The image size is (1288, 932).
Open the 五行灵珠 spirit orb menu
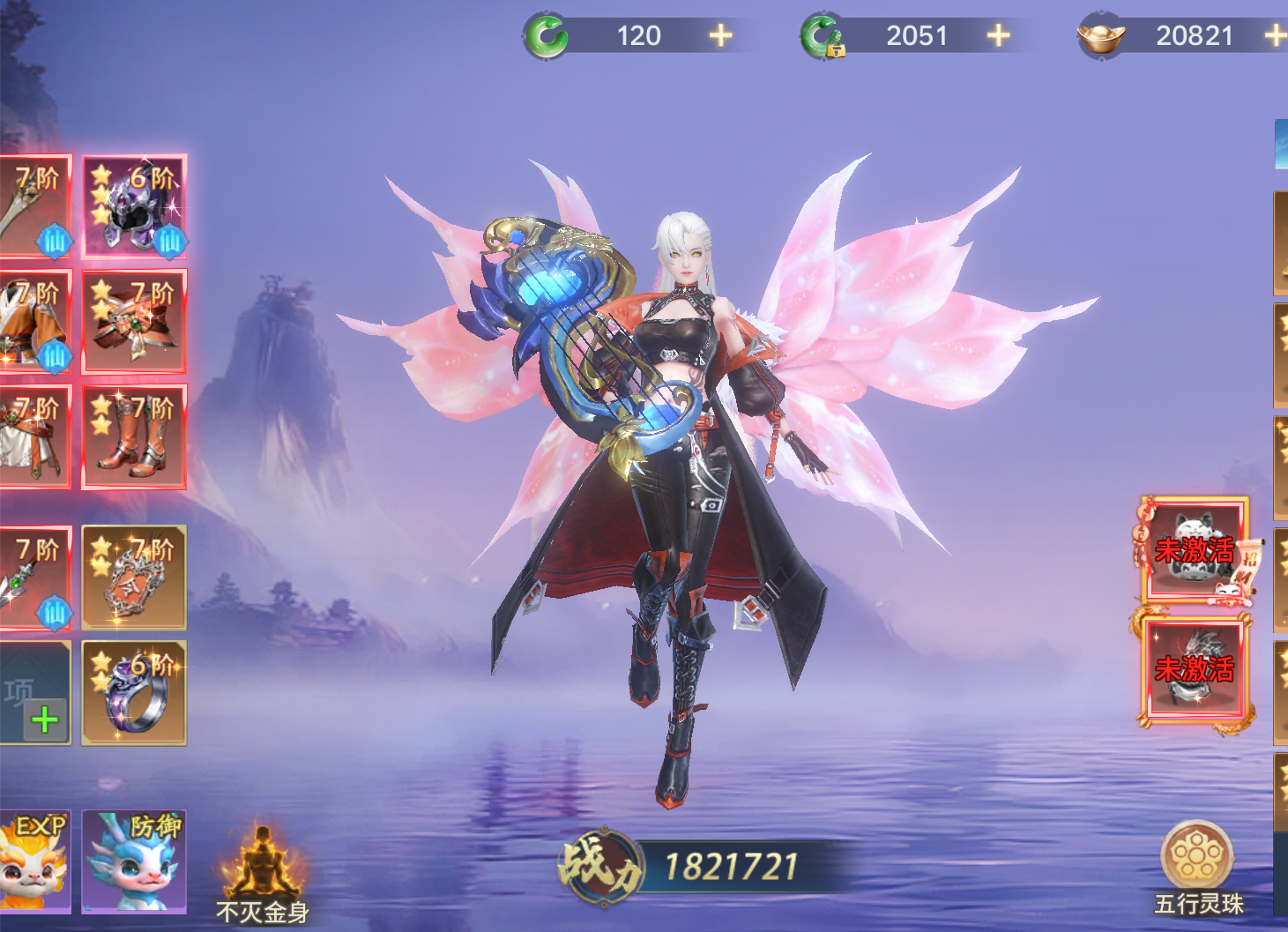pos(1197,866)
